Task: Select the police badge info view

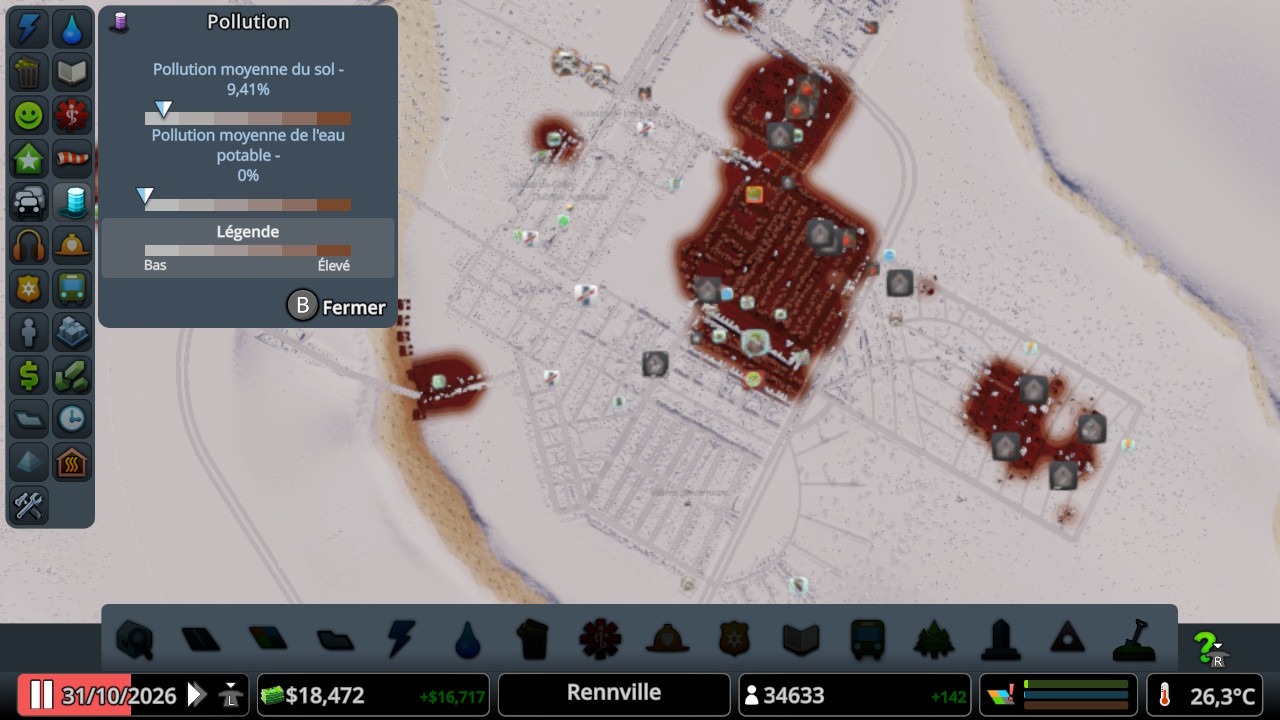Action: (x=28, y=289)
